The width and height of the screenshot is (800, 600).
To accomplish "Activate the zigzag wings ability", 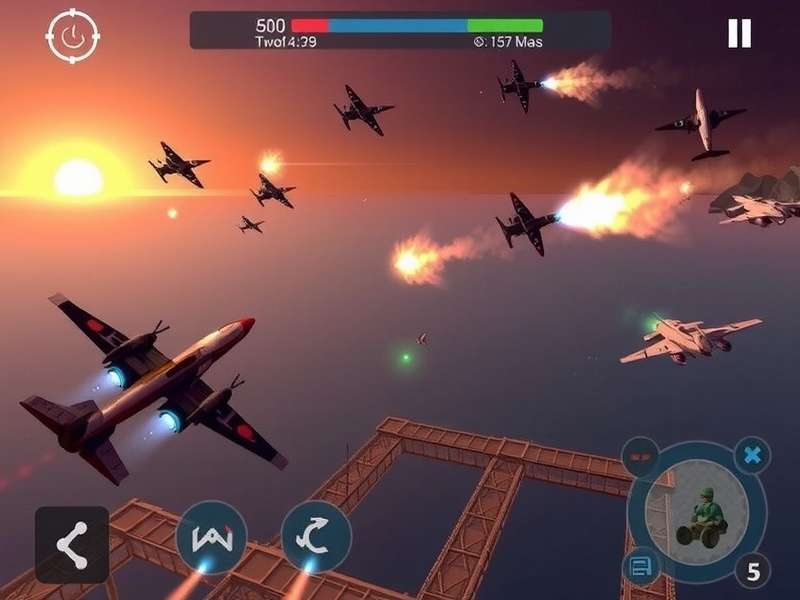I will tap(211, 536).
